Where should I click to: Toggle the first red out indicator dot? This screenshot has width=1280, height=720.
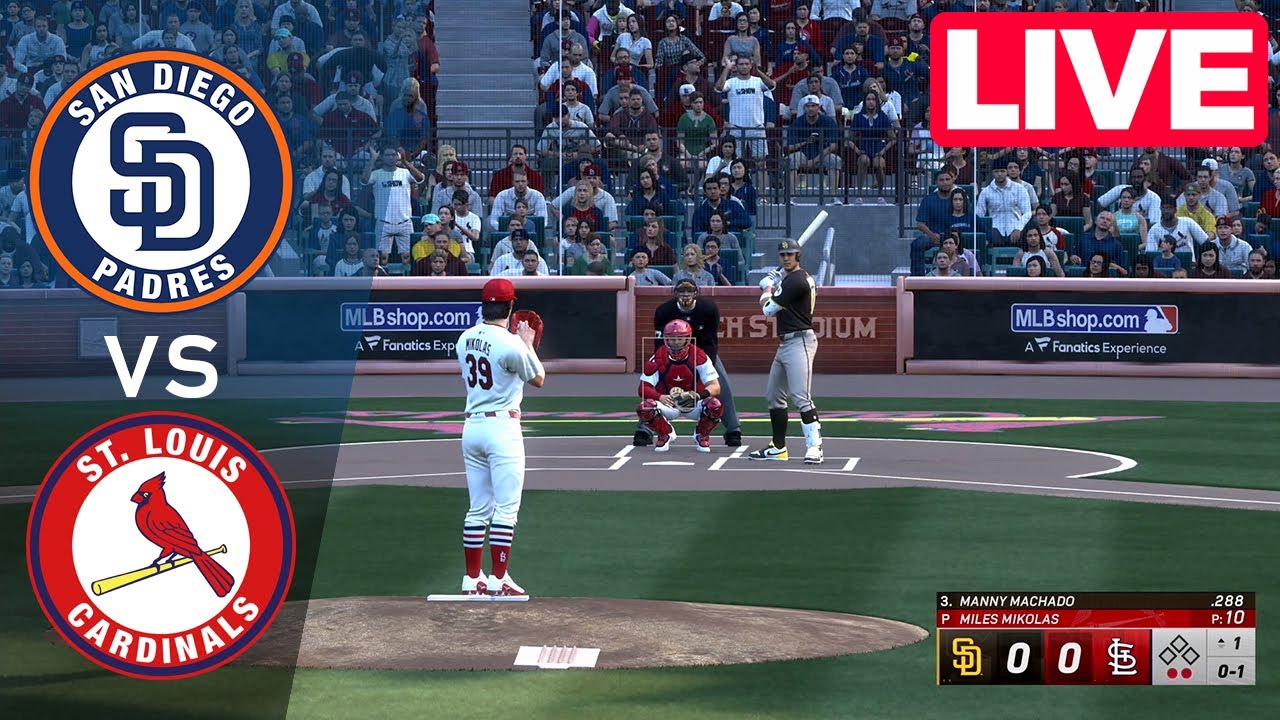coord(1172,673)
